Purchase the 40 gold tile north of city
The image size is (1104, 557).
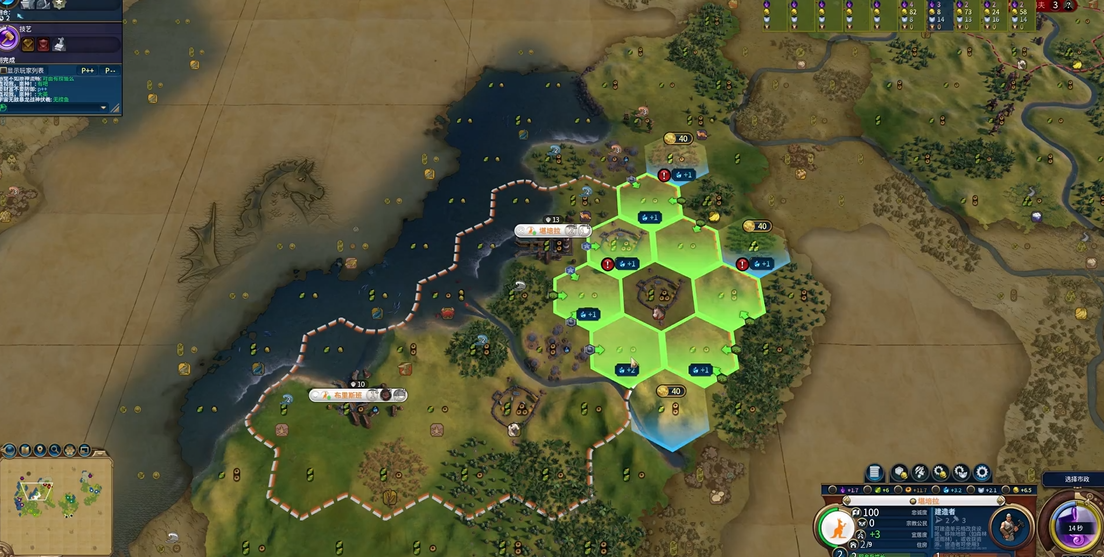(x=678, y=138)
